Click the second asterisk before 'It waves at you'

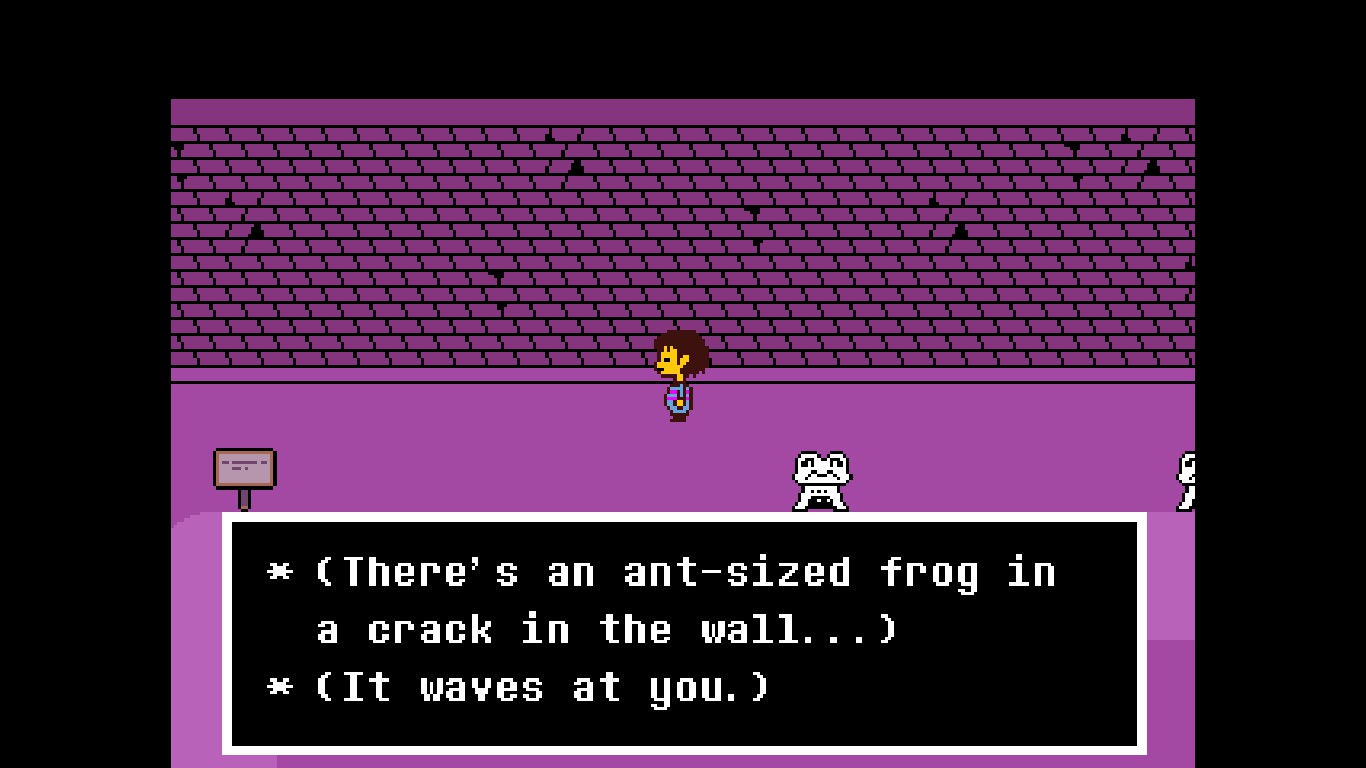click(280, 687)
